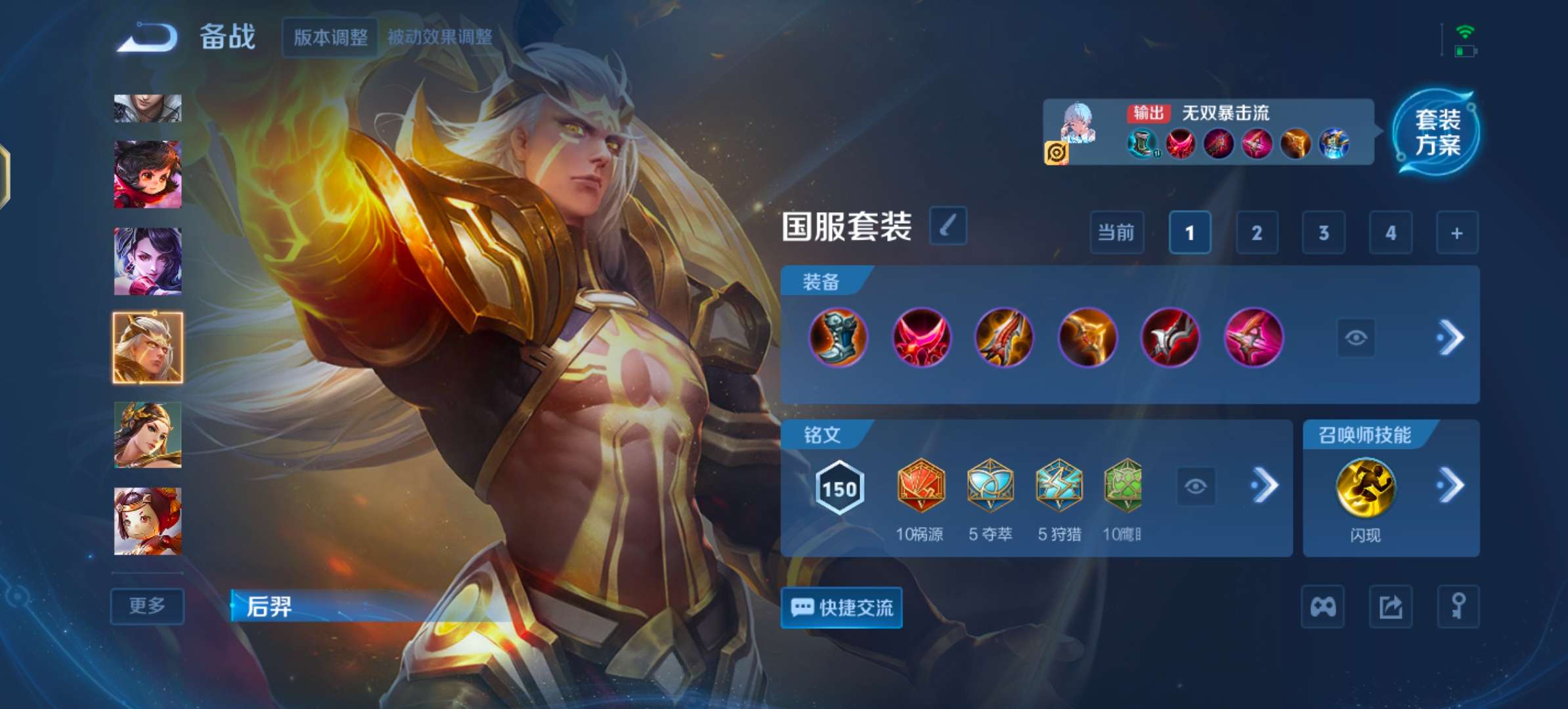Click the 5狩猎 lightning rune icon
The height and width of the screenshot is (709, 1568).
point(1059,486)
